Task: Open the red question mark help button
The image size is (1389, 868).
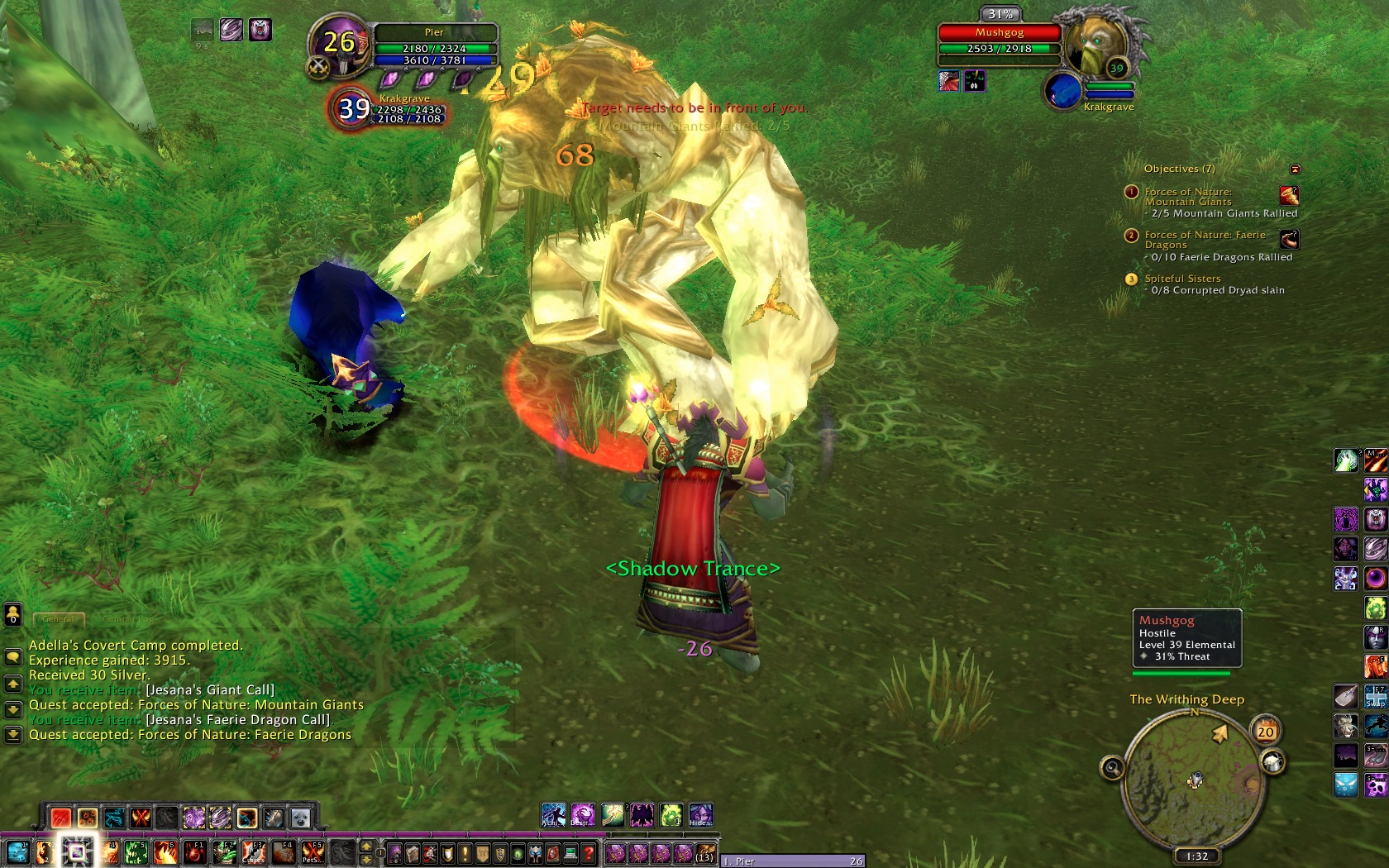Action: (x=588, y=853)
